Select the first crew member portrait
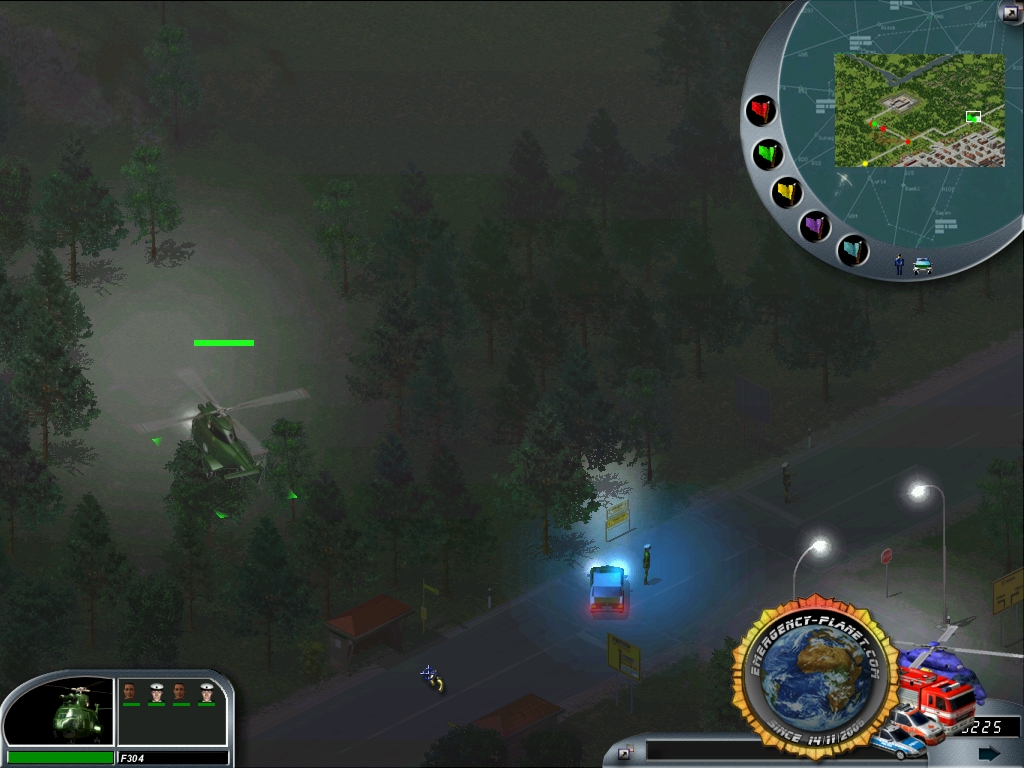The image size is (1024, 768). [129, 691]
